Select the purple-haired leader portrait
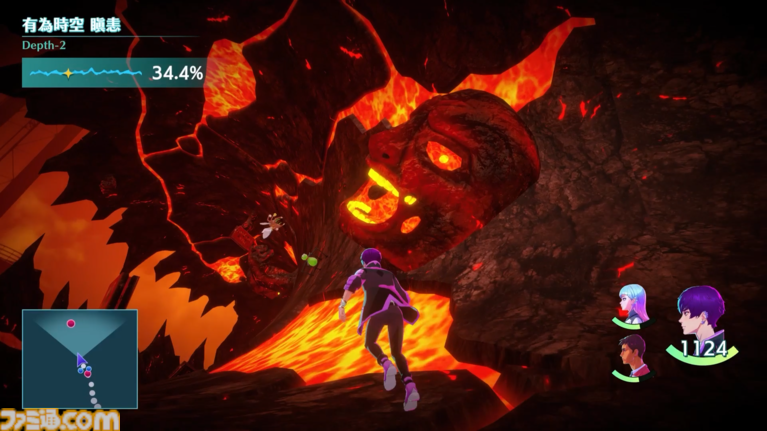 coord(701,318)
